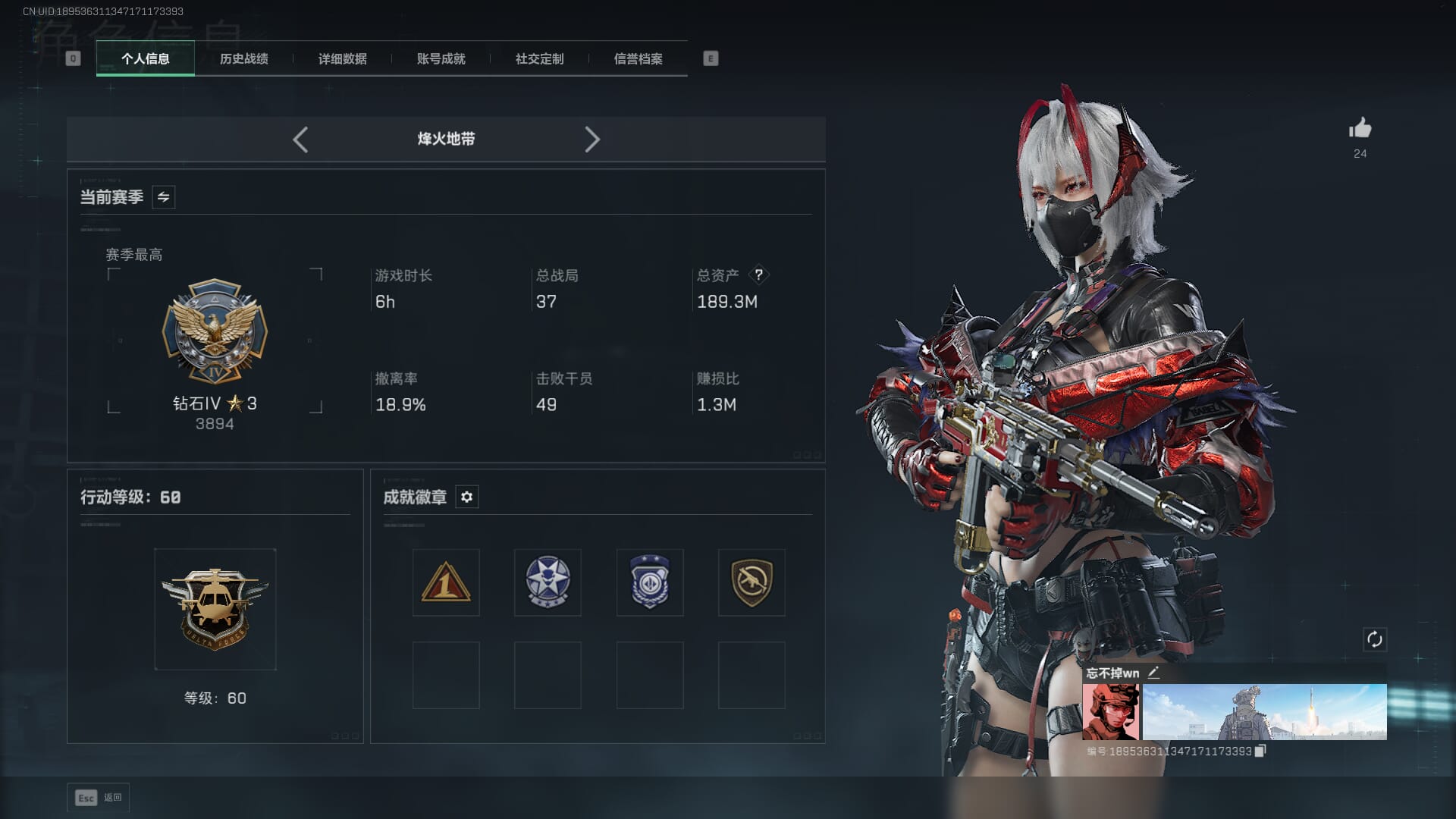Toggle the season switch next to 当前赛季
Screen dimensions: 1456x819
pyautogui.click(x=163, y=197)
